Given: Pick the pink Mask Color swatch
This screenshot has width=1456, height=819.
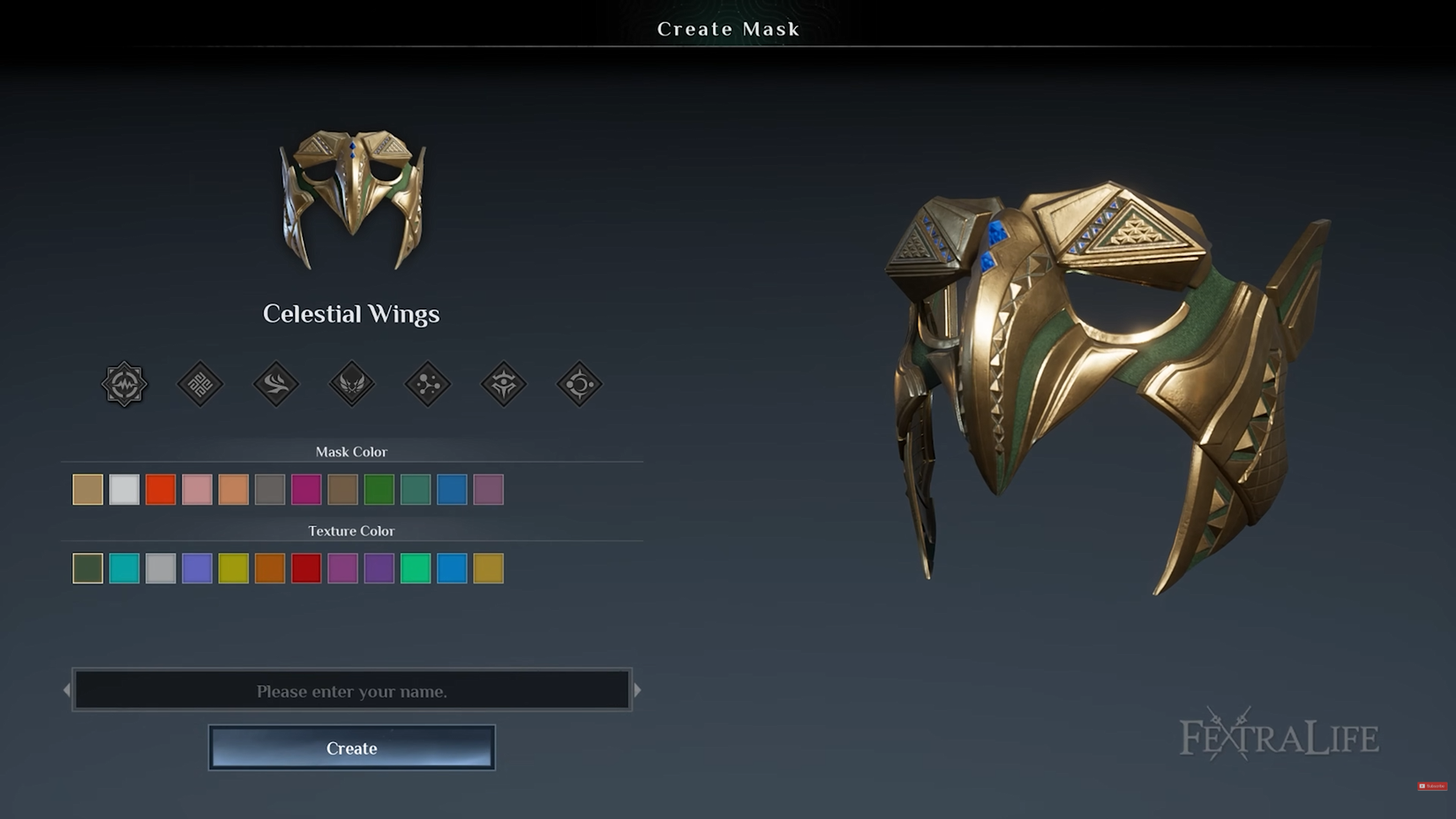Looking at the screenshot, I should 196,490.
